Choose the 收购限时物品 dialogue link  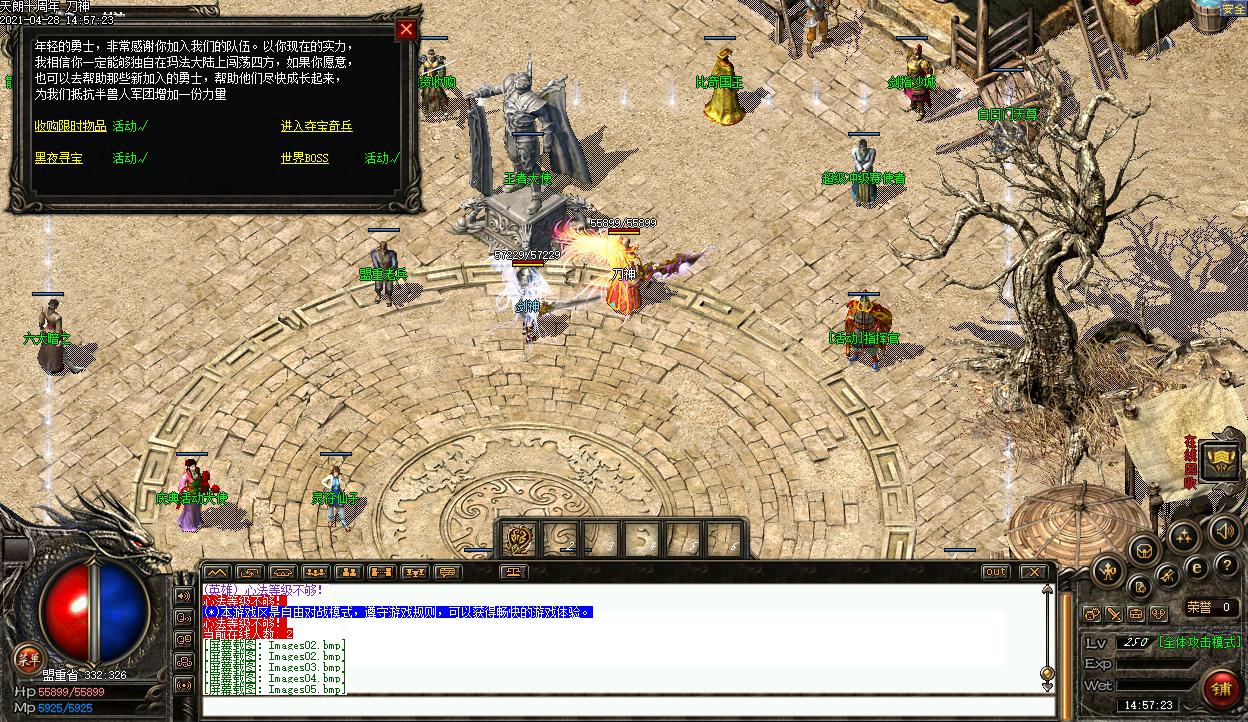pos(69,126)
